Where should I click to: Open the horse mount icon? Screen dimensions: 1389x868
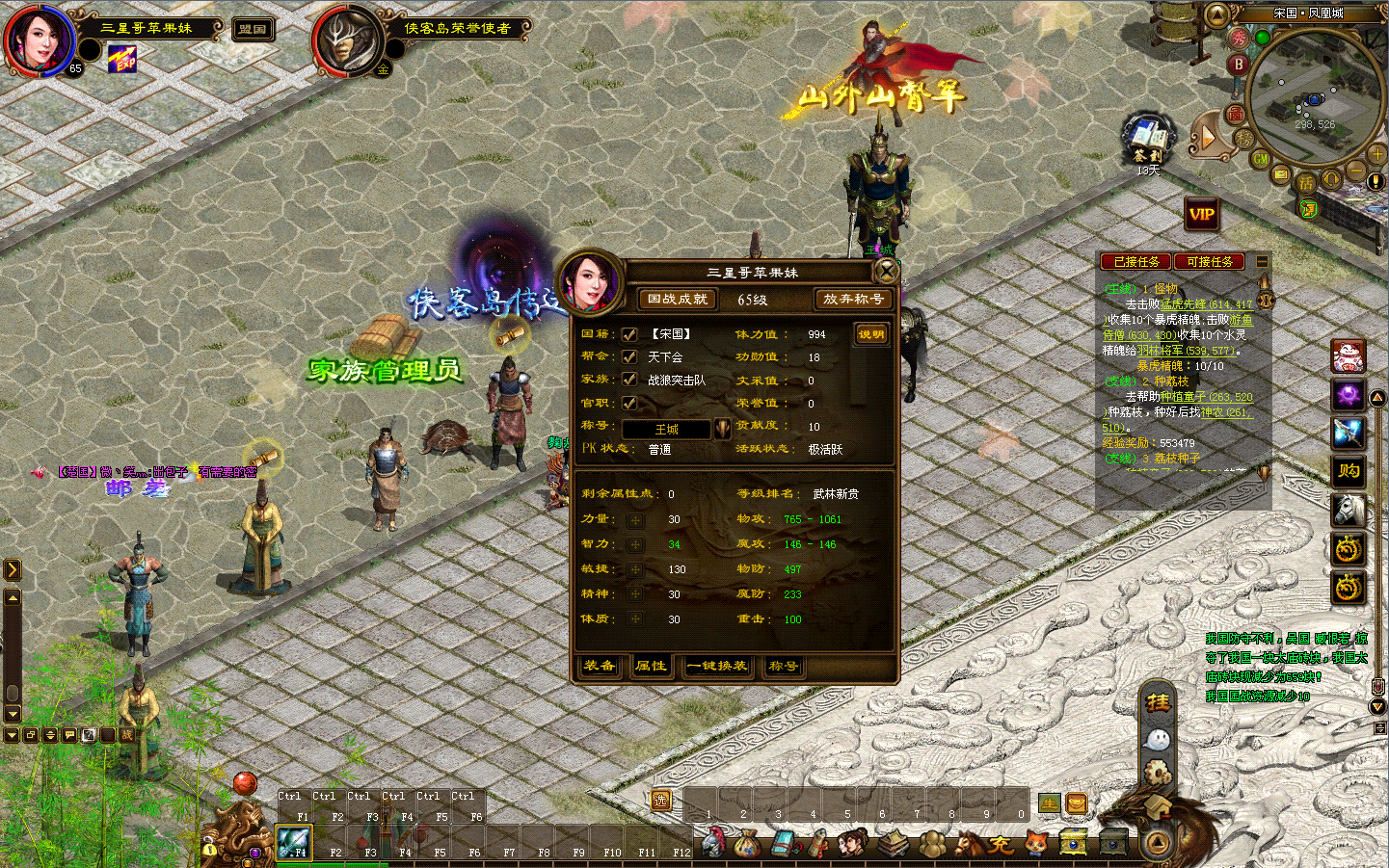pos(1348,510)
